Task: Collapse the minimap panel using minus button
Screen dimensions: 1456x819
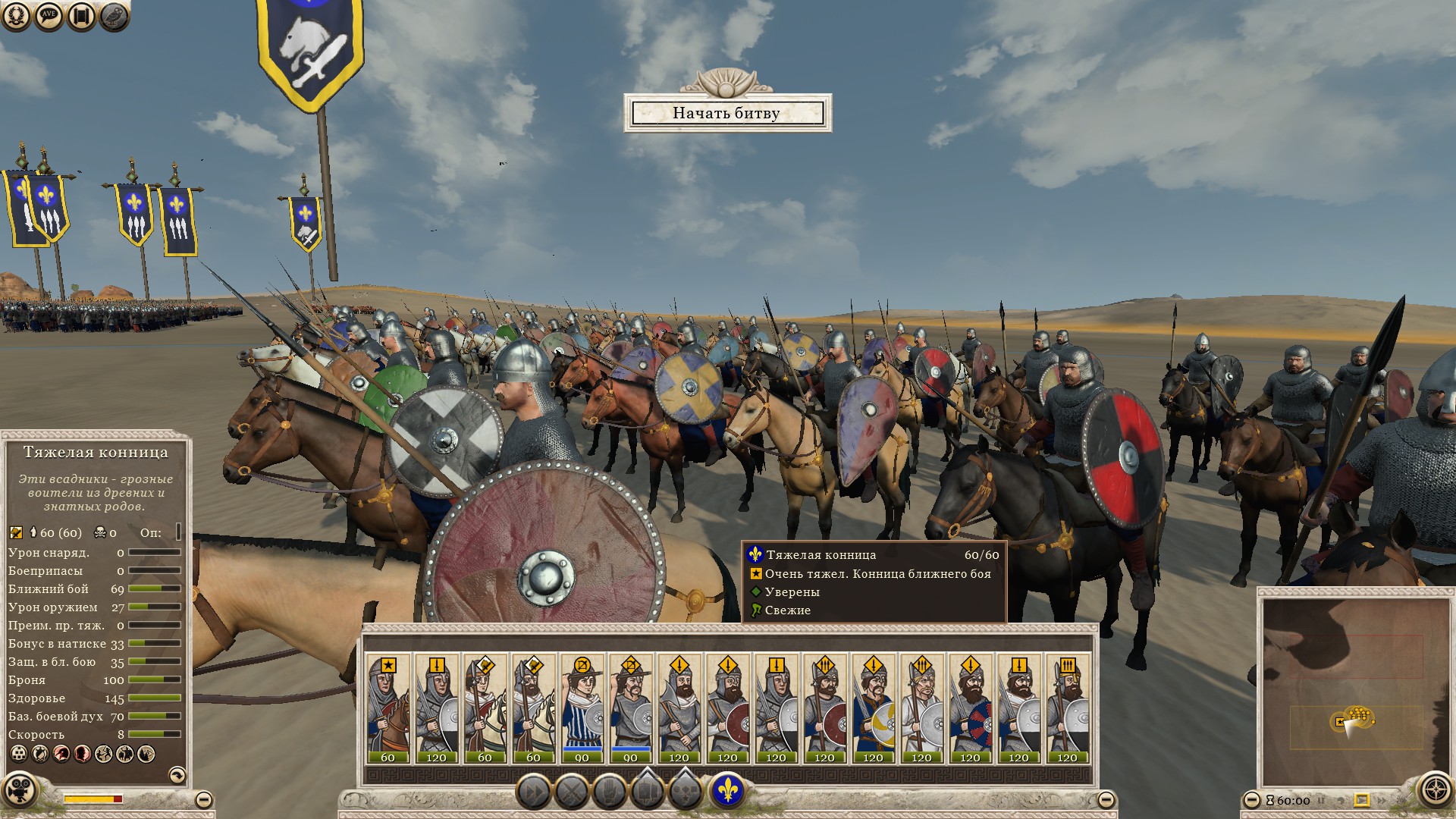Action: [1252, 799]
